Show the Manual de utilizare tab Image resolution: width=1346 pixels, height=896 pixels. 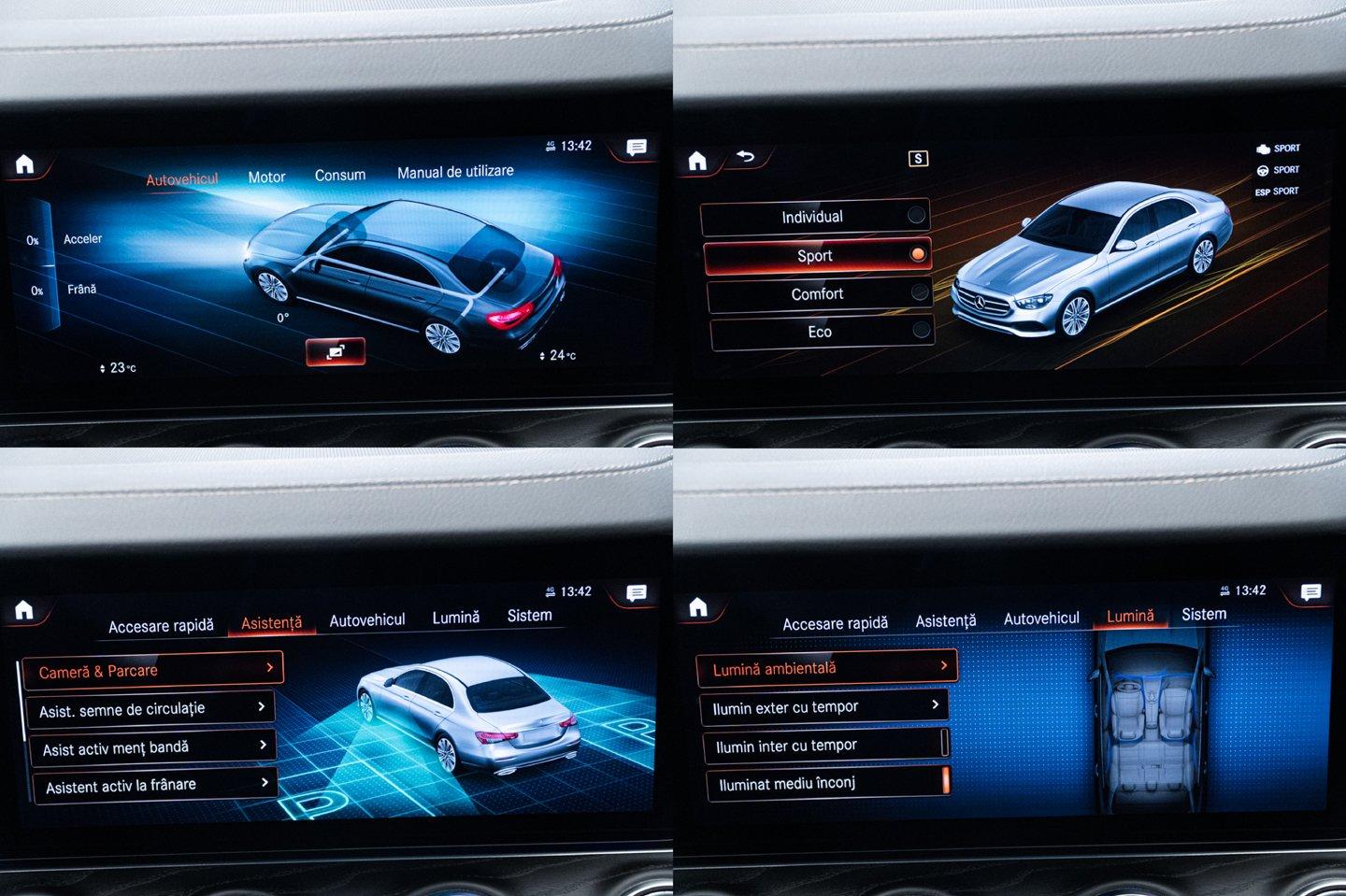click(x=455, y=172)
